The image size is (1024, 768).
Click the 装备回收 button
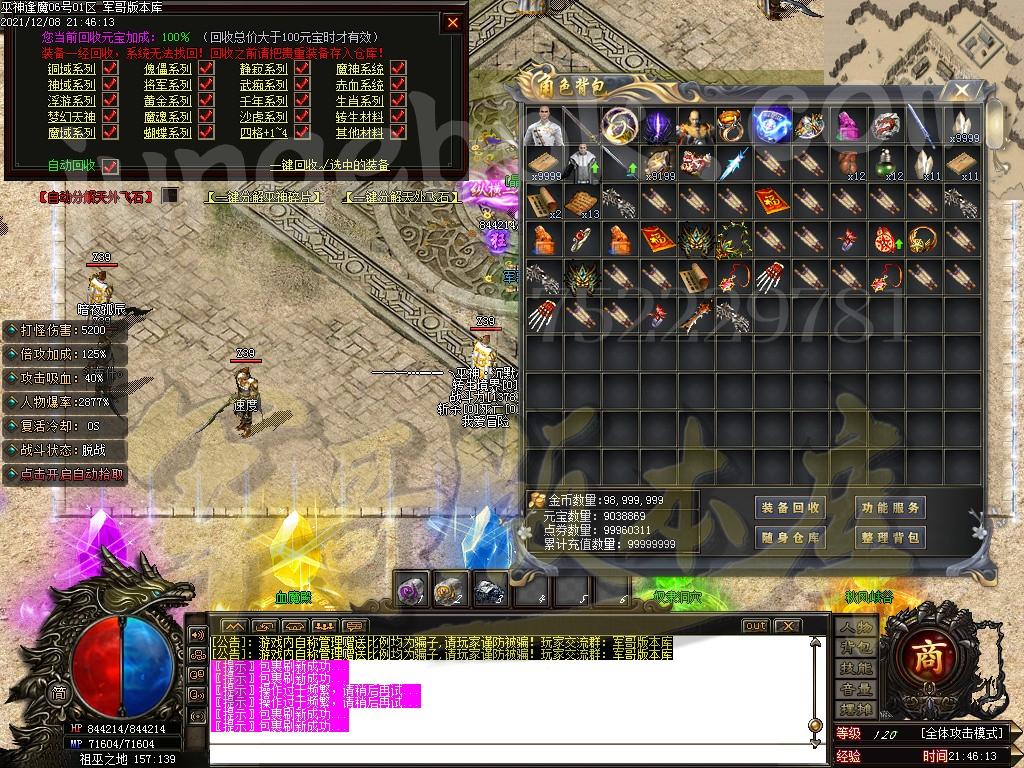[790, 508]
